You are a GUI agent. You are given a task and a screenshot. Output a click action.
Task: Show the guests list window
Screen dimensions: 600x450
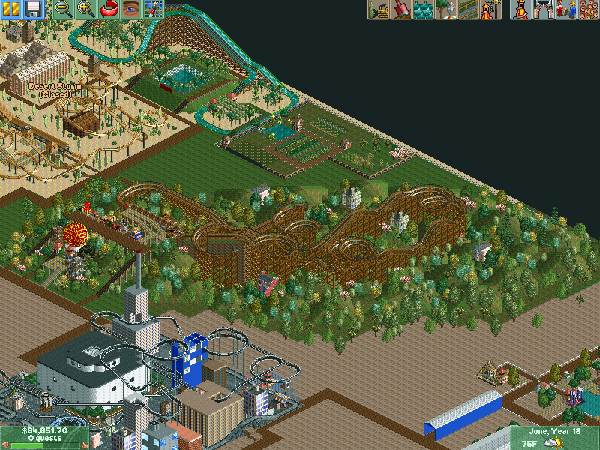[x=587, y=10]
